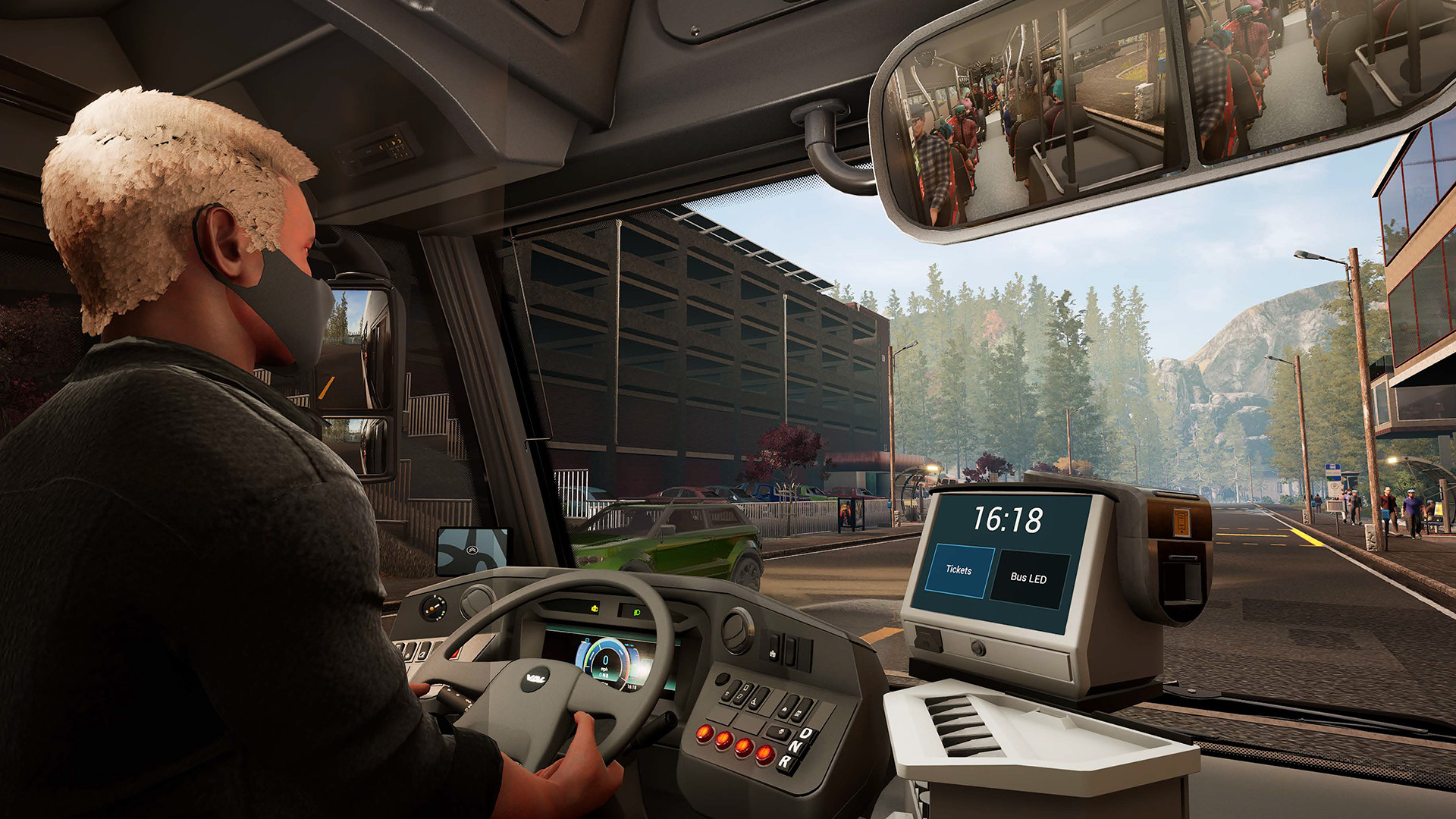Toggle the rightmost red illuminated switch
Viewport: 1456px width, 819px height.
[764, 755]
